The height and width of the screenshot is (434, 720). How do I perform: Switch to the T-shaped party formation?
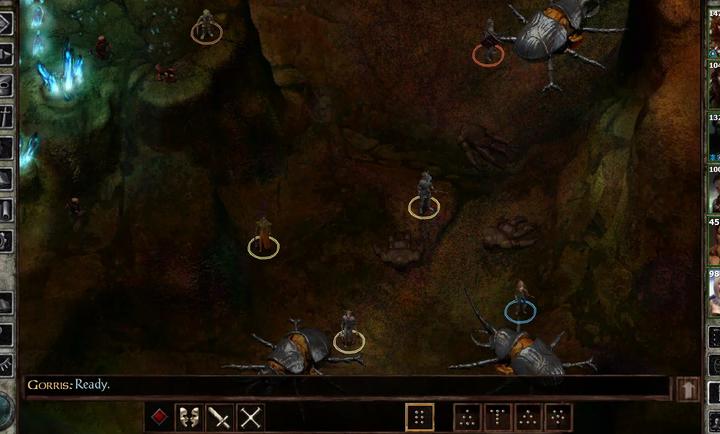[496, 417]
